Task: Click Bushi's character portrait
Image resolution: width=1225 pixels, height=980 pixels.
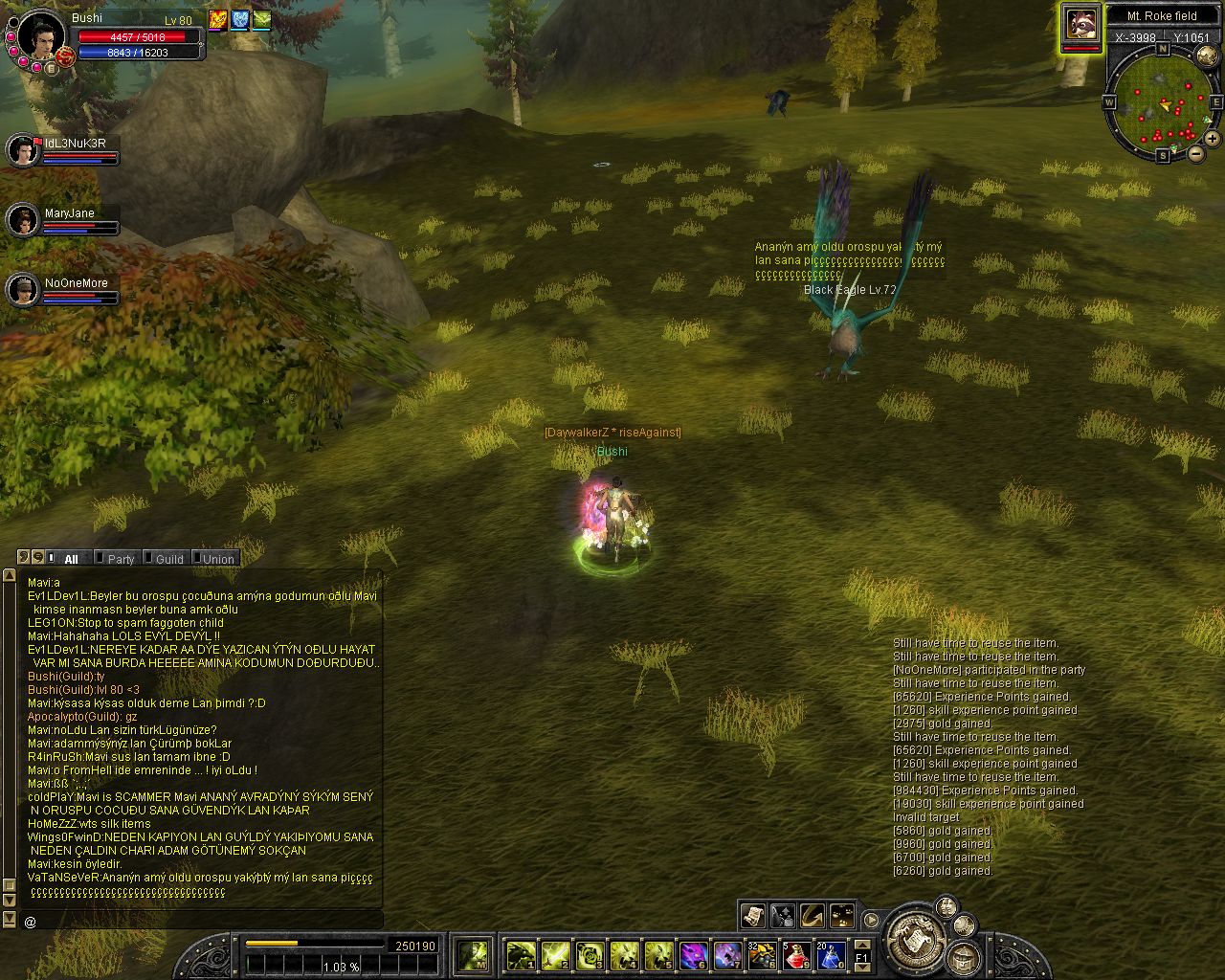Action: coord(40,34)
